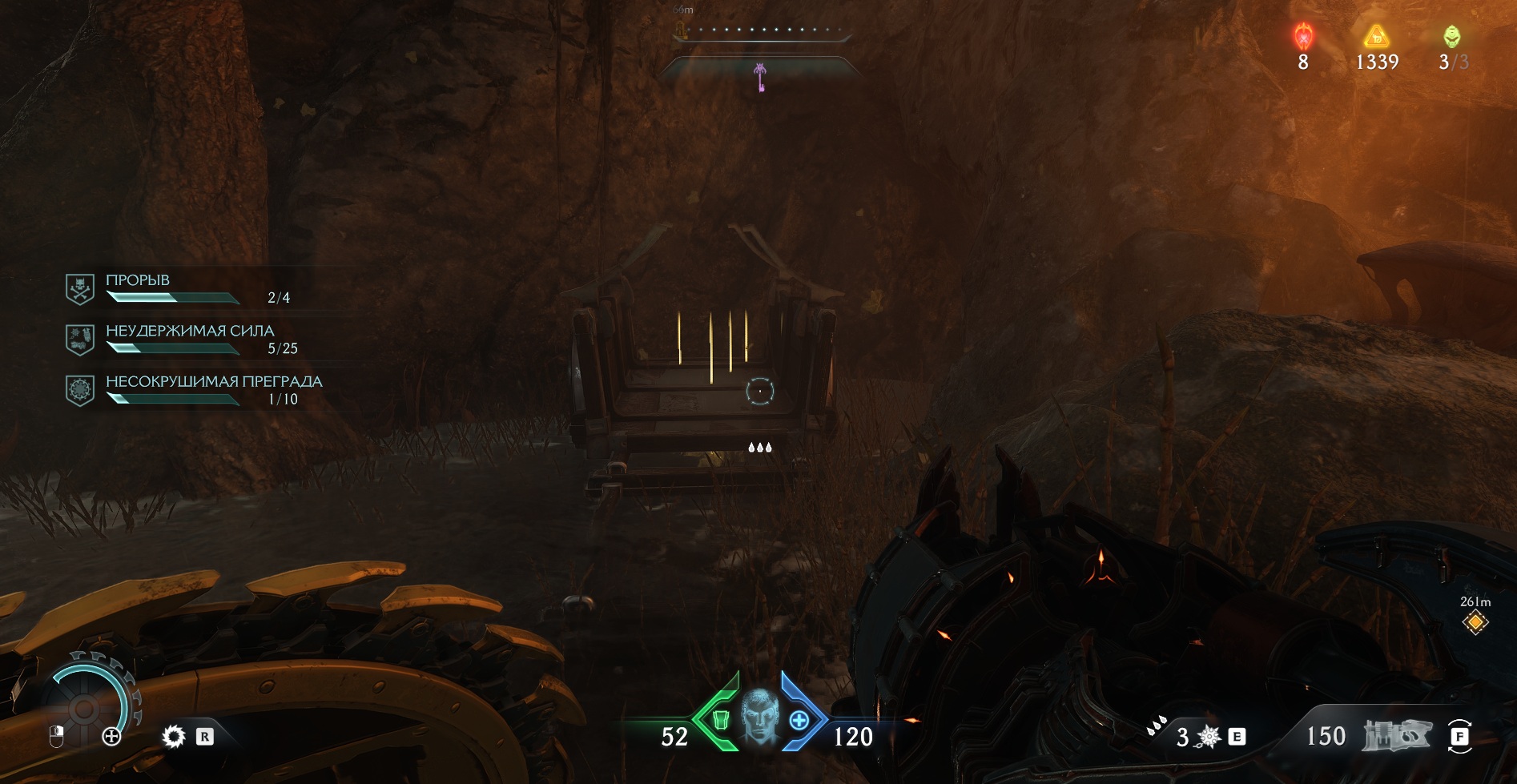Click the orange objective waypoint marker
This screenshot has height=784, width=1517.
1475,622
